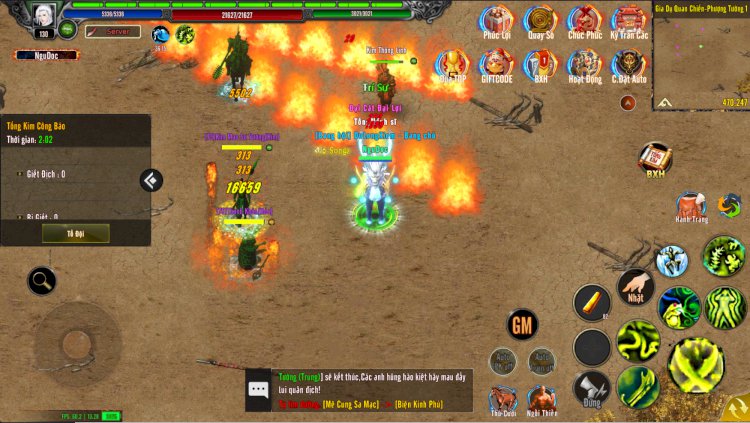Open the minimap
The width and height of the screenshot is (750, 423).
tap(701, 55)
